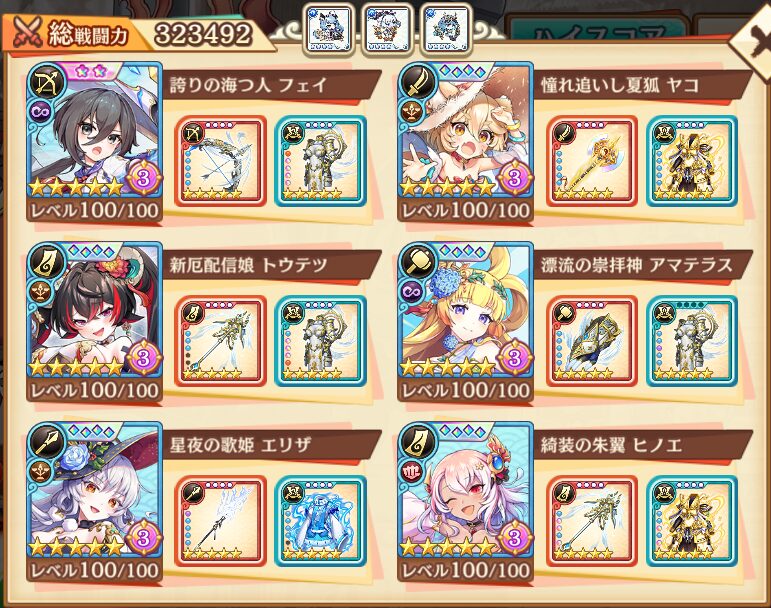
Task: Open アマテラス's armor slot
Action: click(x=691, y=341)
